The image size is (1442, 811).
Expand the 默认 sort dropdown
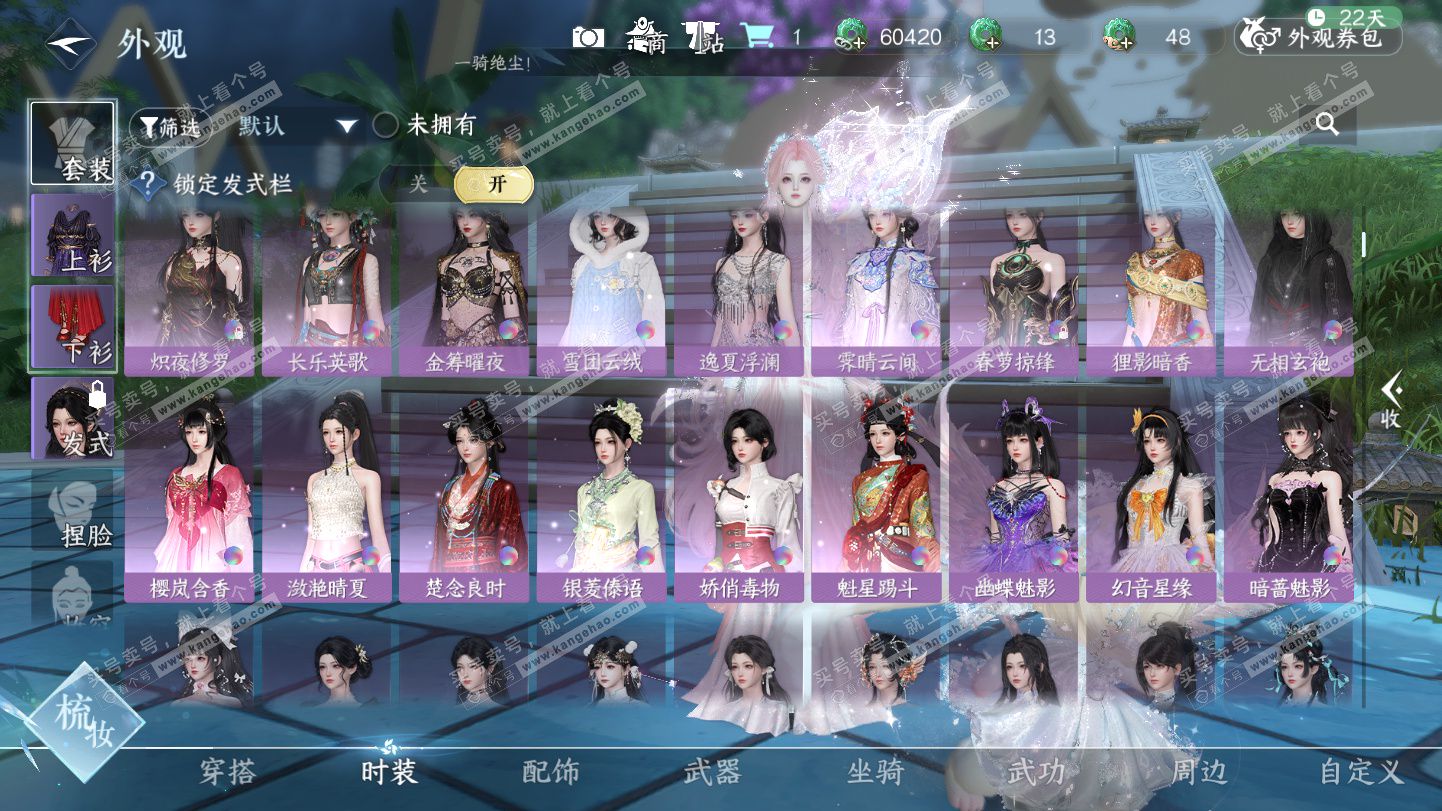(297, 126)
